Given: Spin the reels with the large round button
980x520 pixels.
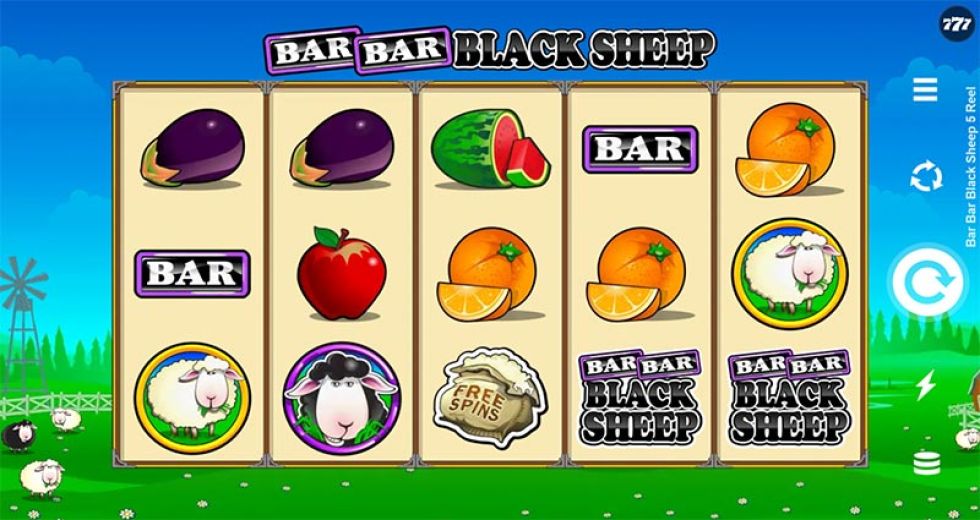Looking at the screenshot, I should click(927, 283).
